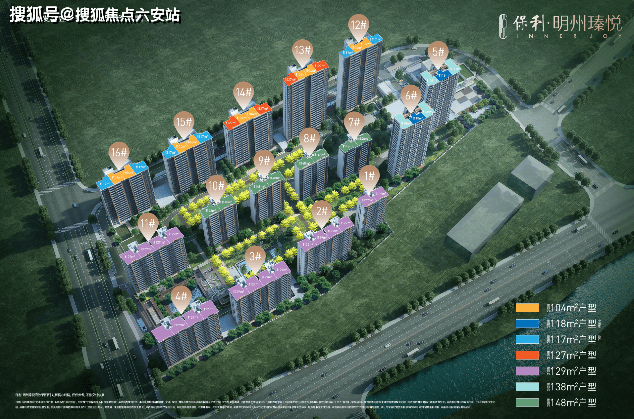This screenshot has height=419, width=634.
Task: Choose the 7# building pin
Action: 354,124
